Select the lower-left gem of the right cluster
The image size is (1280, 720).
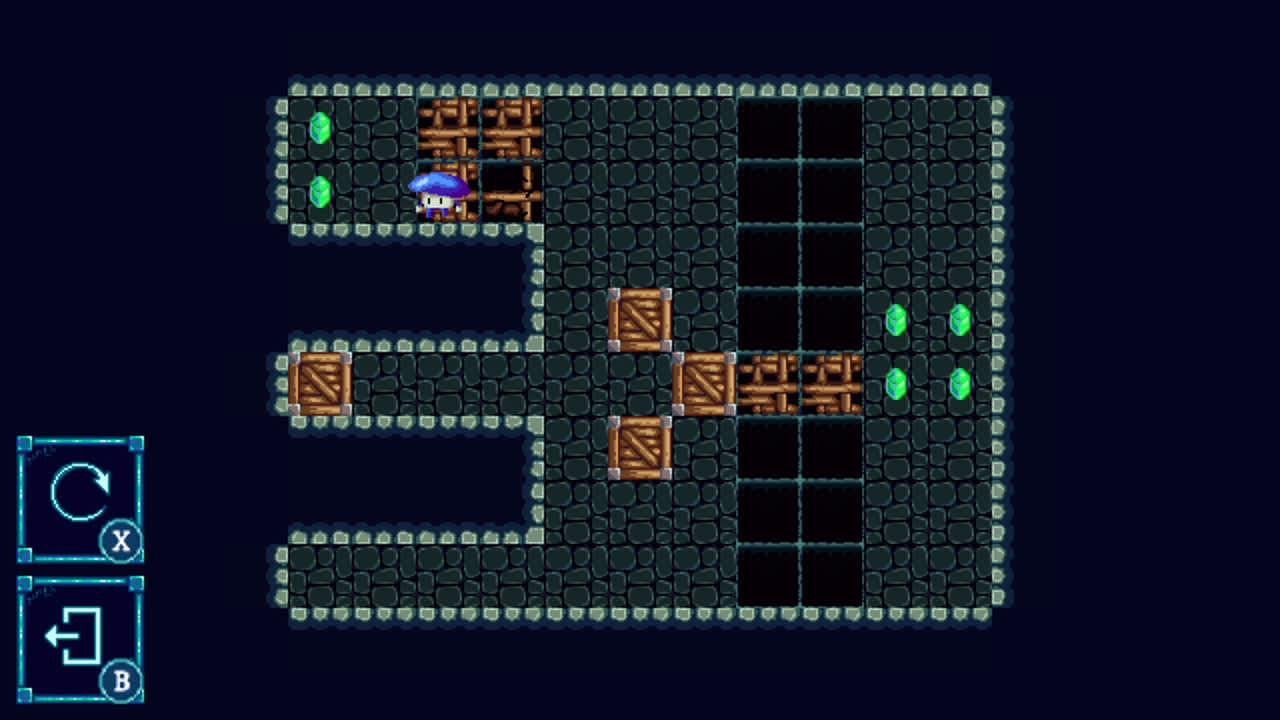tap(896, 385)
